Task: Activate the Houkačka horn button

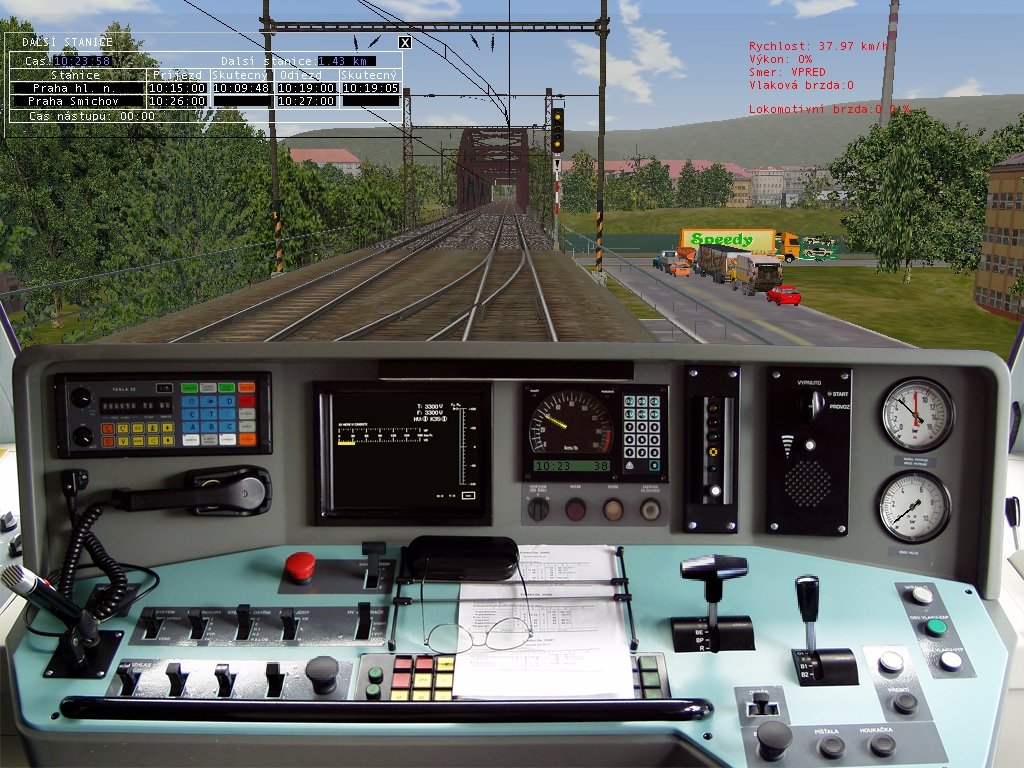Action: tap(882, 745)
